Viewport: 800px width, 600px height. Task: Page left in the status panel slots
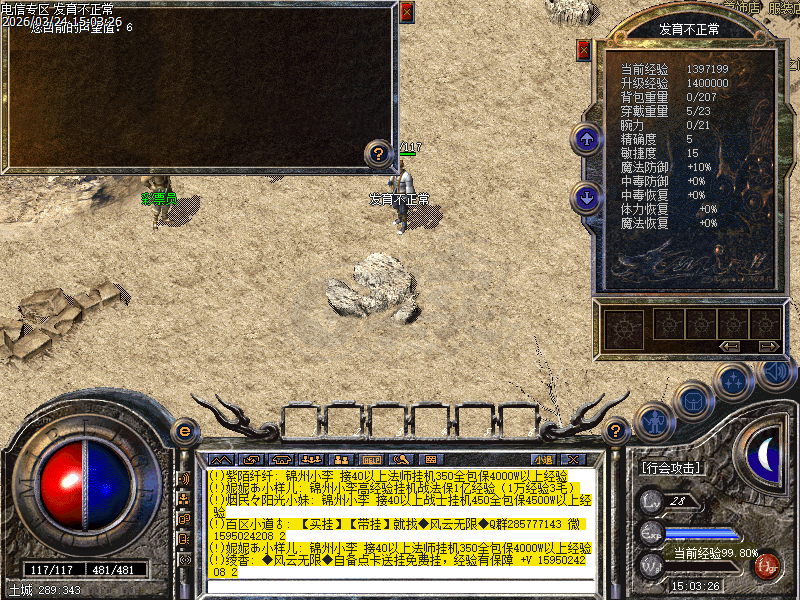coord(729,346)
